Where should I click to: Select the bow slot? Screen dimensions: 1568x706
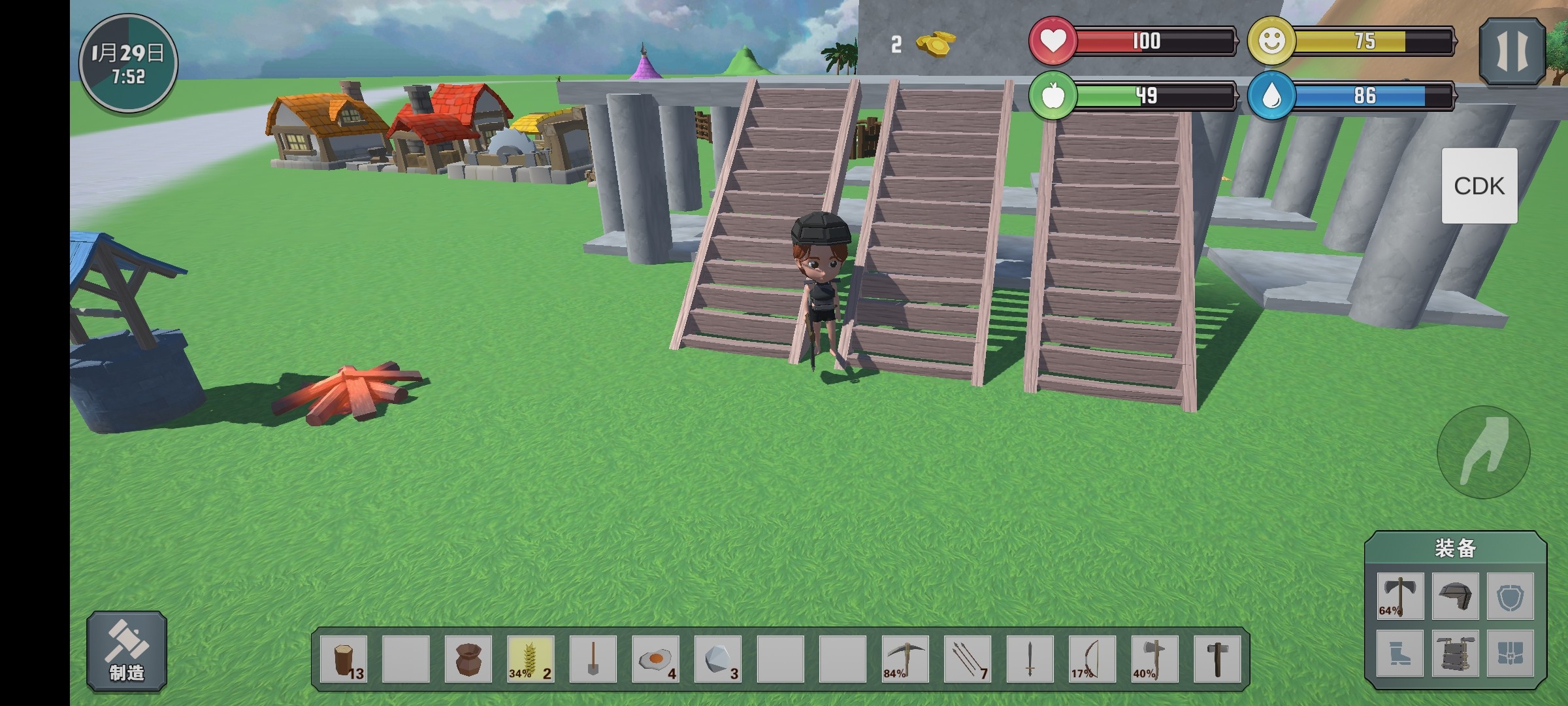[1092, 659]
